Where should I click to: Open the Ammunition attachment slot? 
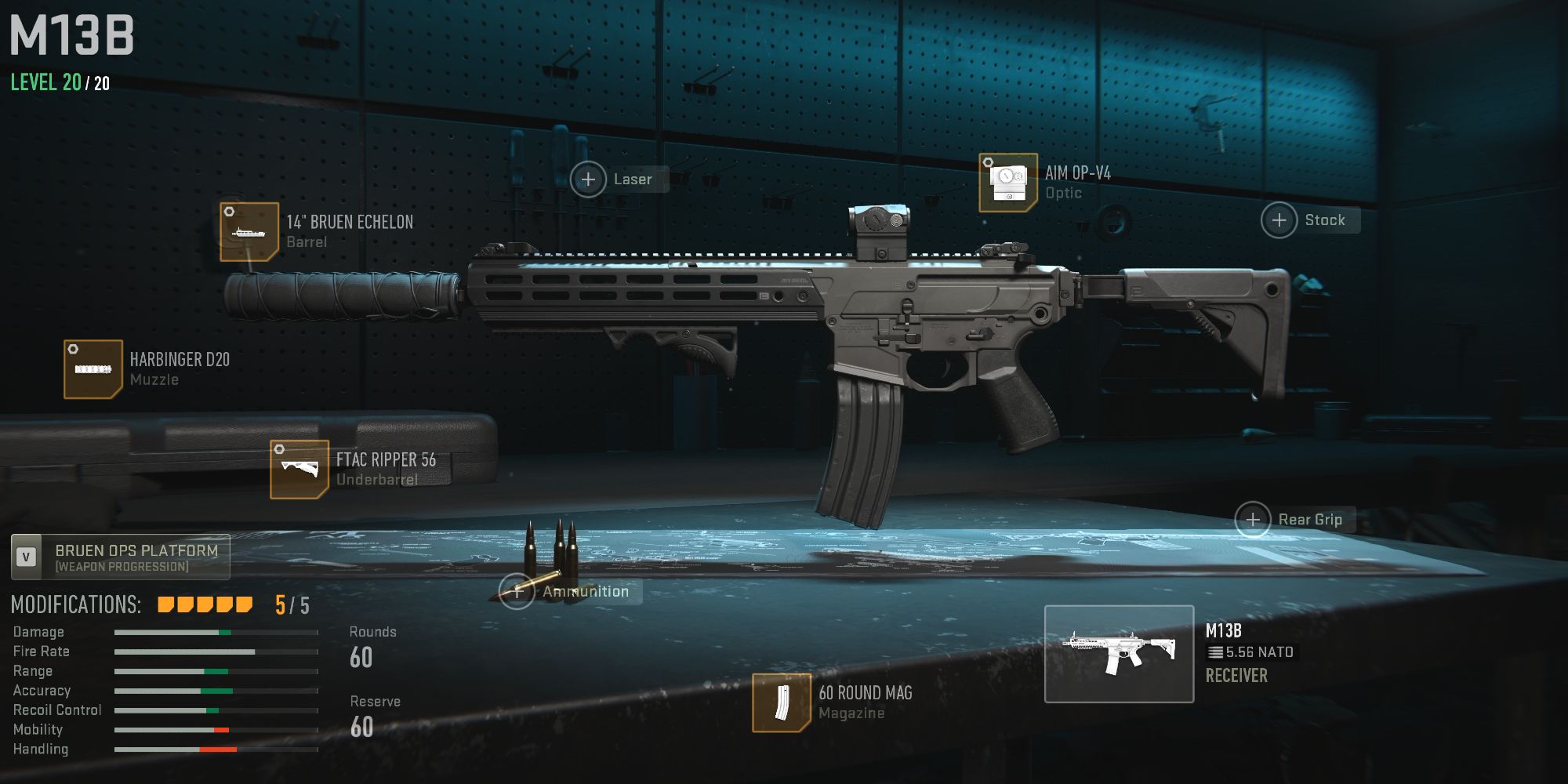[x=517, y=591]
